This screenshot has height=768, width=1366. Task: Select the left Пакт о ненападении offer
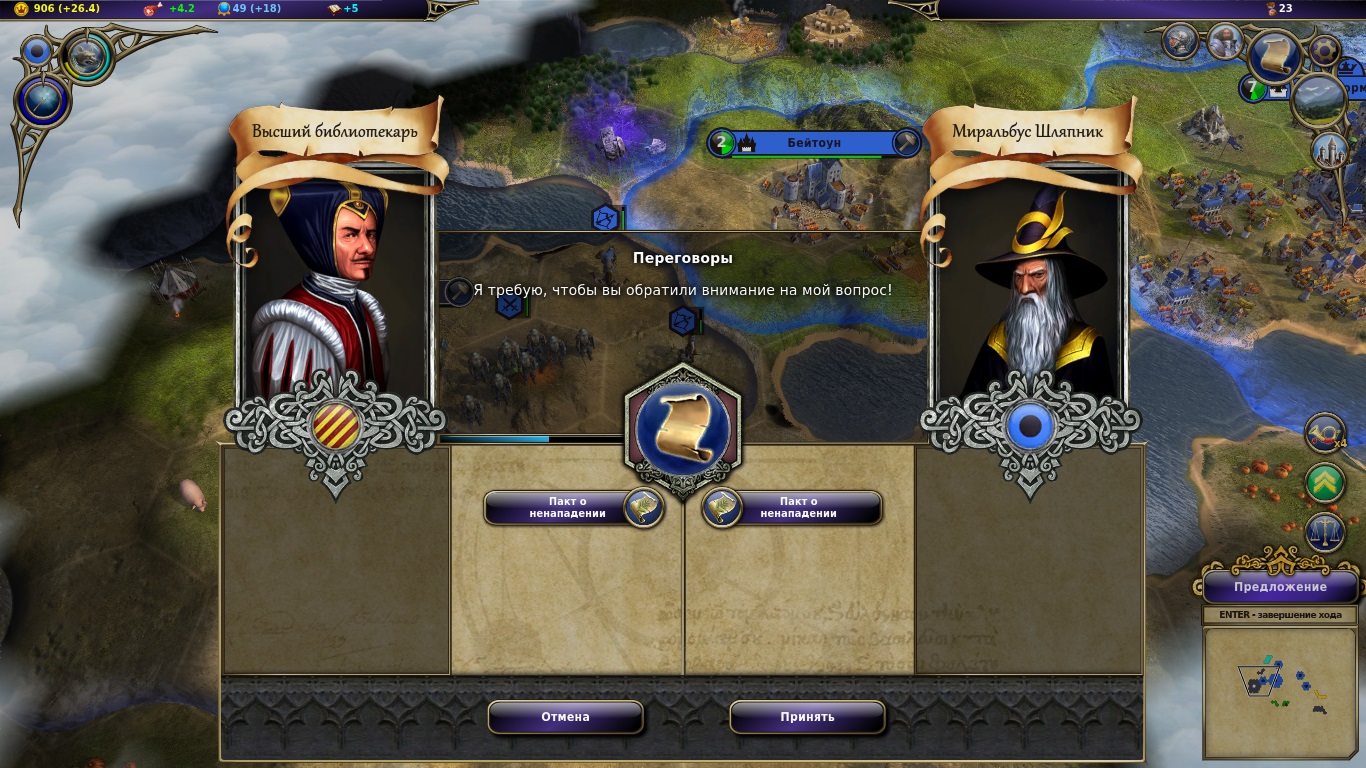click(x=573, y=508)
